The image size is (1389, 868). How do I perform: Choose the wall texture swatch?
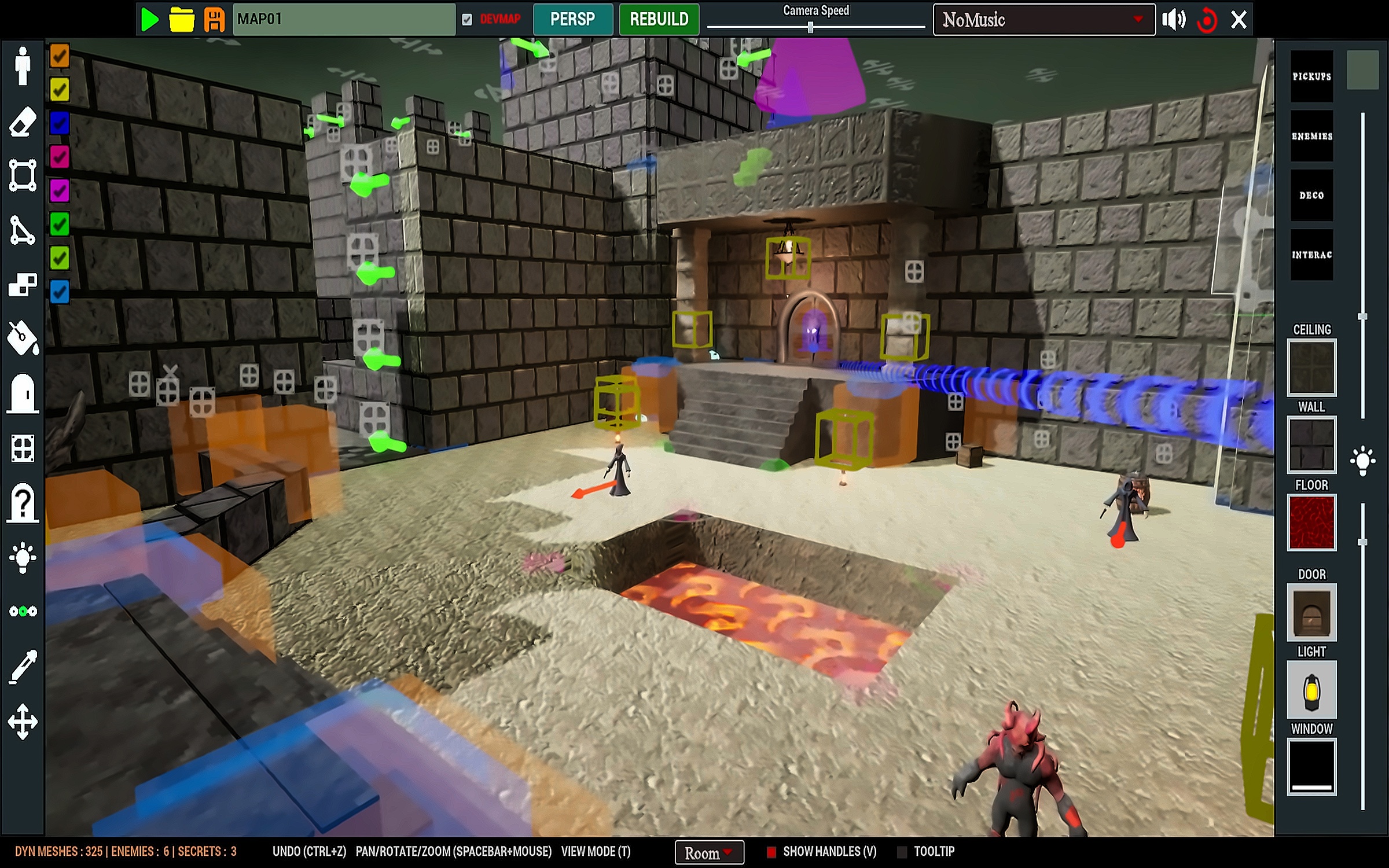1311,444
